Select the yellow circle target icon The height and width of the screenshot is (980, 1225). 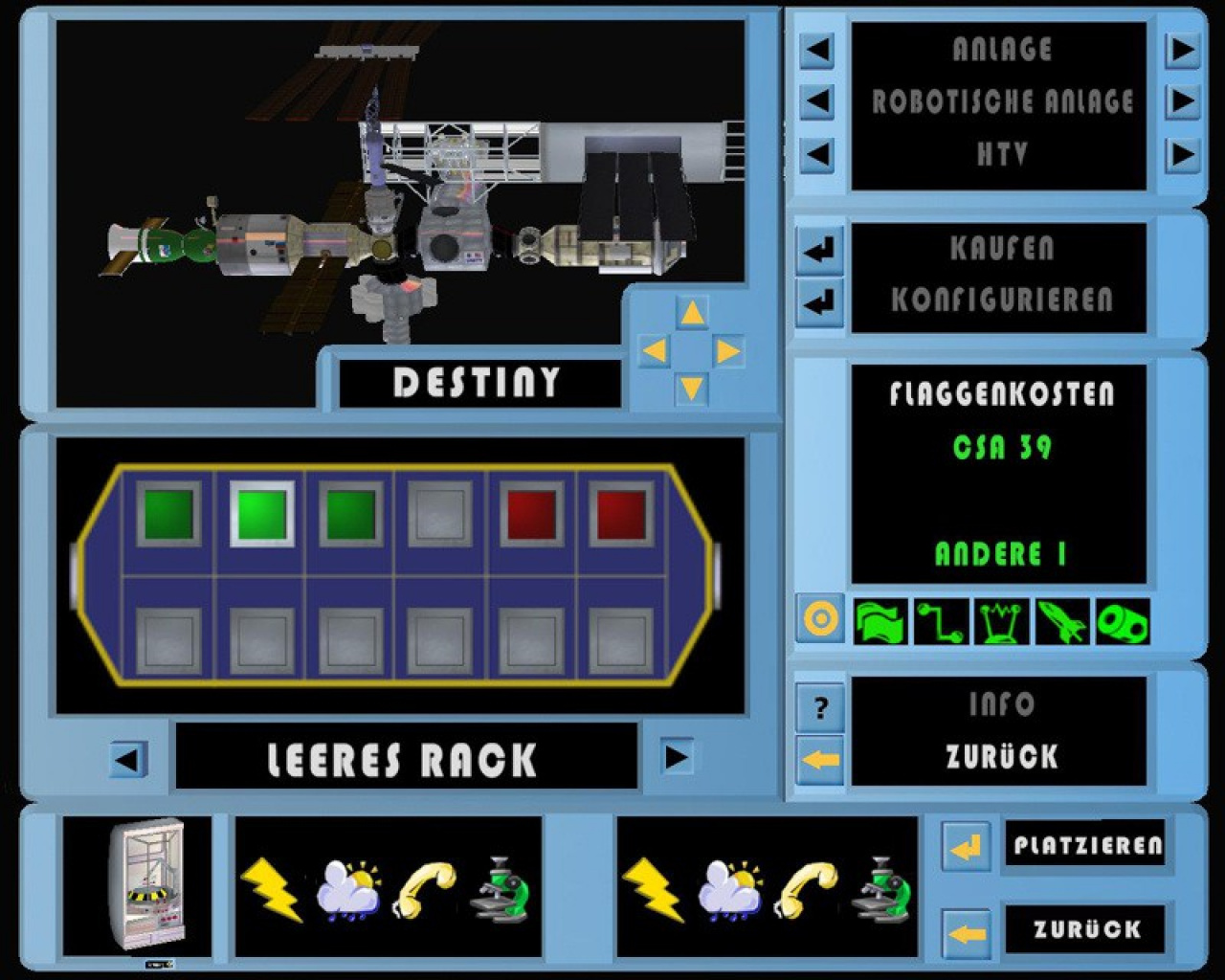pyautogui.click(x=820, y=620)
